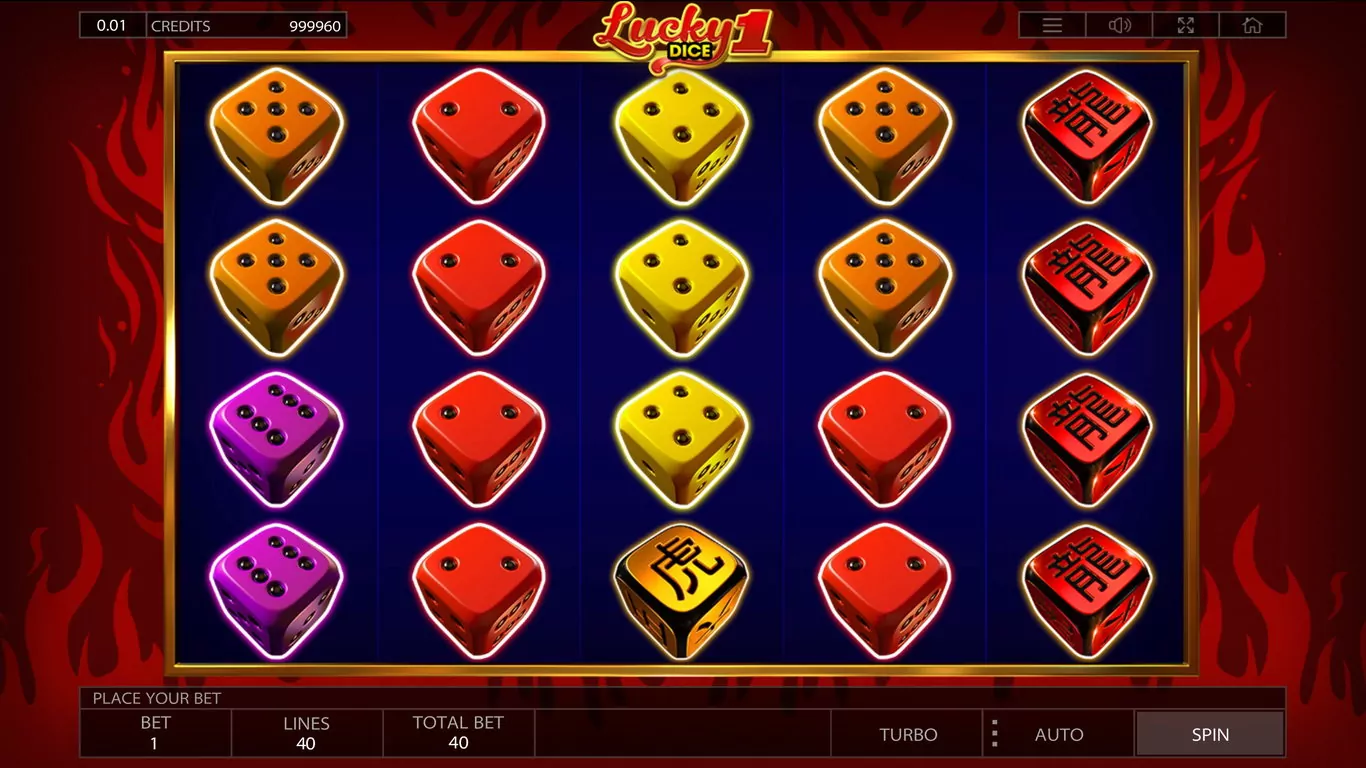The width and height of the screenshot is (1366, 768).
Task: Open the auto options three-dot handle
Action: coord(994,734)
